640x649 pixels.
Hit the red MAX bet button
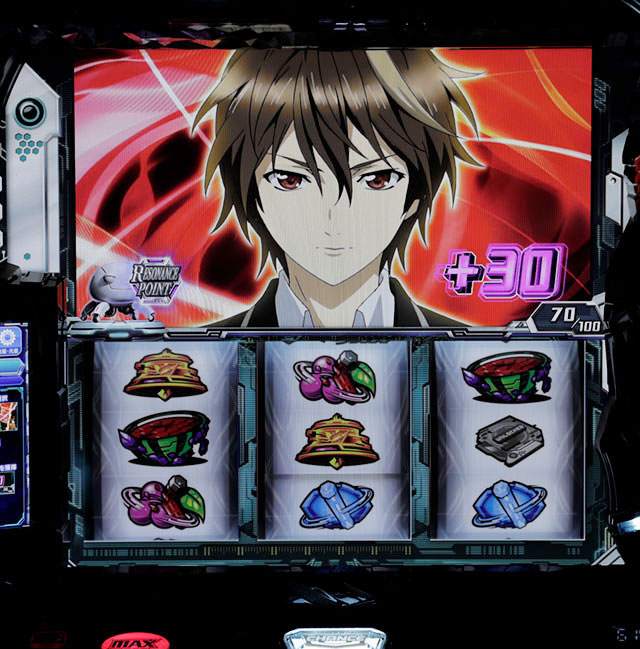(134, 641)
